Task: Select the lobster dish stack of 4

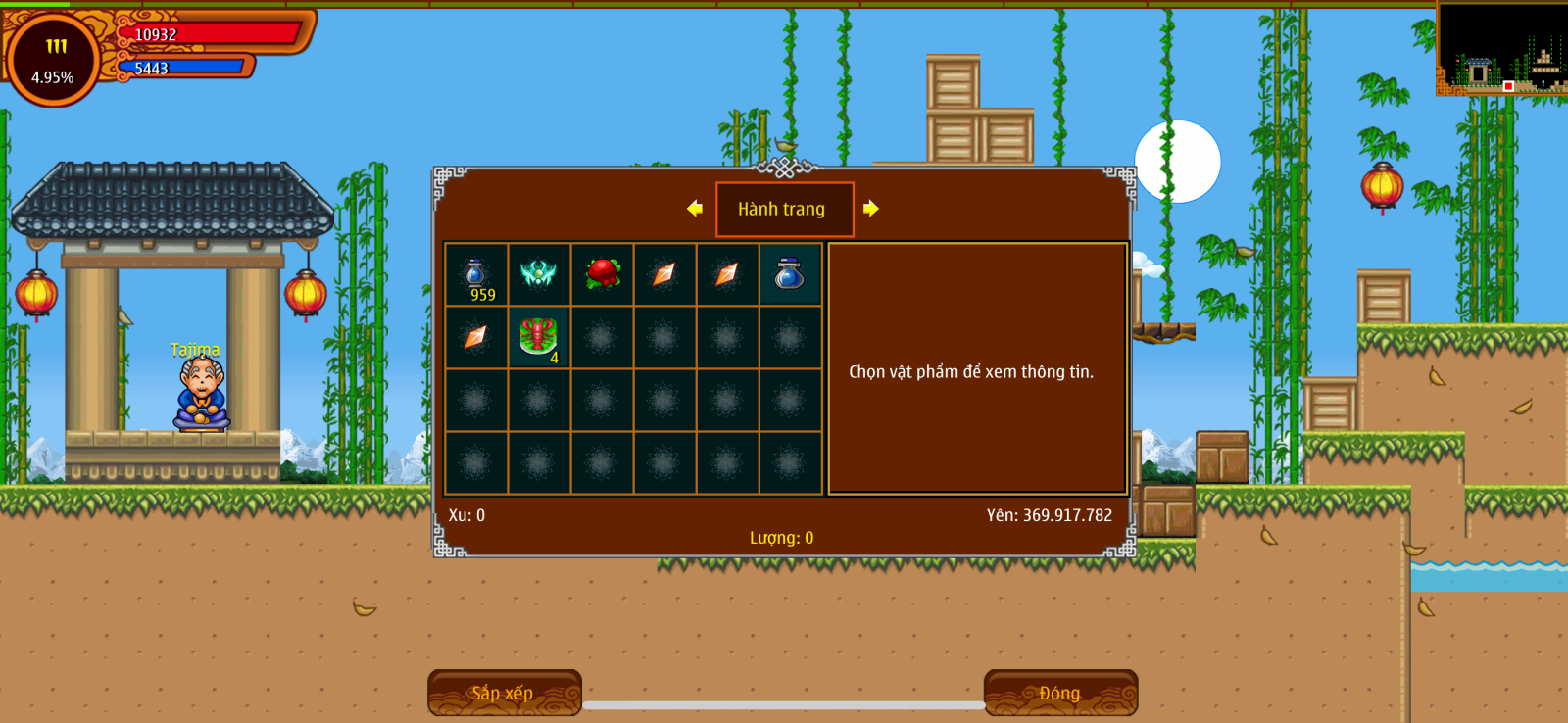Action: 538,337
